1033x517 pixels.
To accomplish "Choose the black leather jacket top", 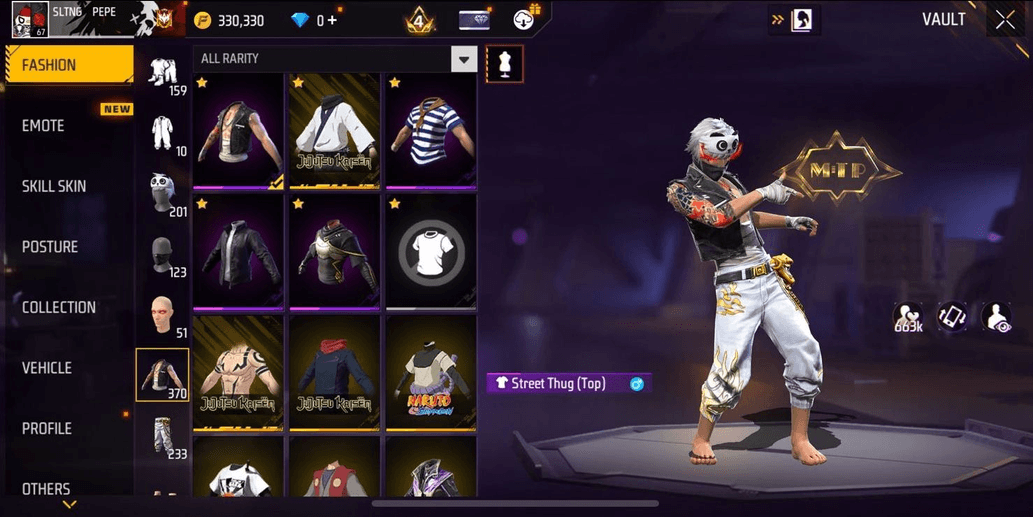I will (x=238, y=254).
